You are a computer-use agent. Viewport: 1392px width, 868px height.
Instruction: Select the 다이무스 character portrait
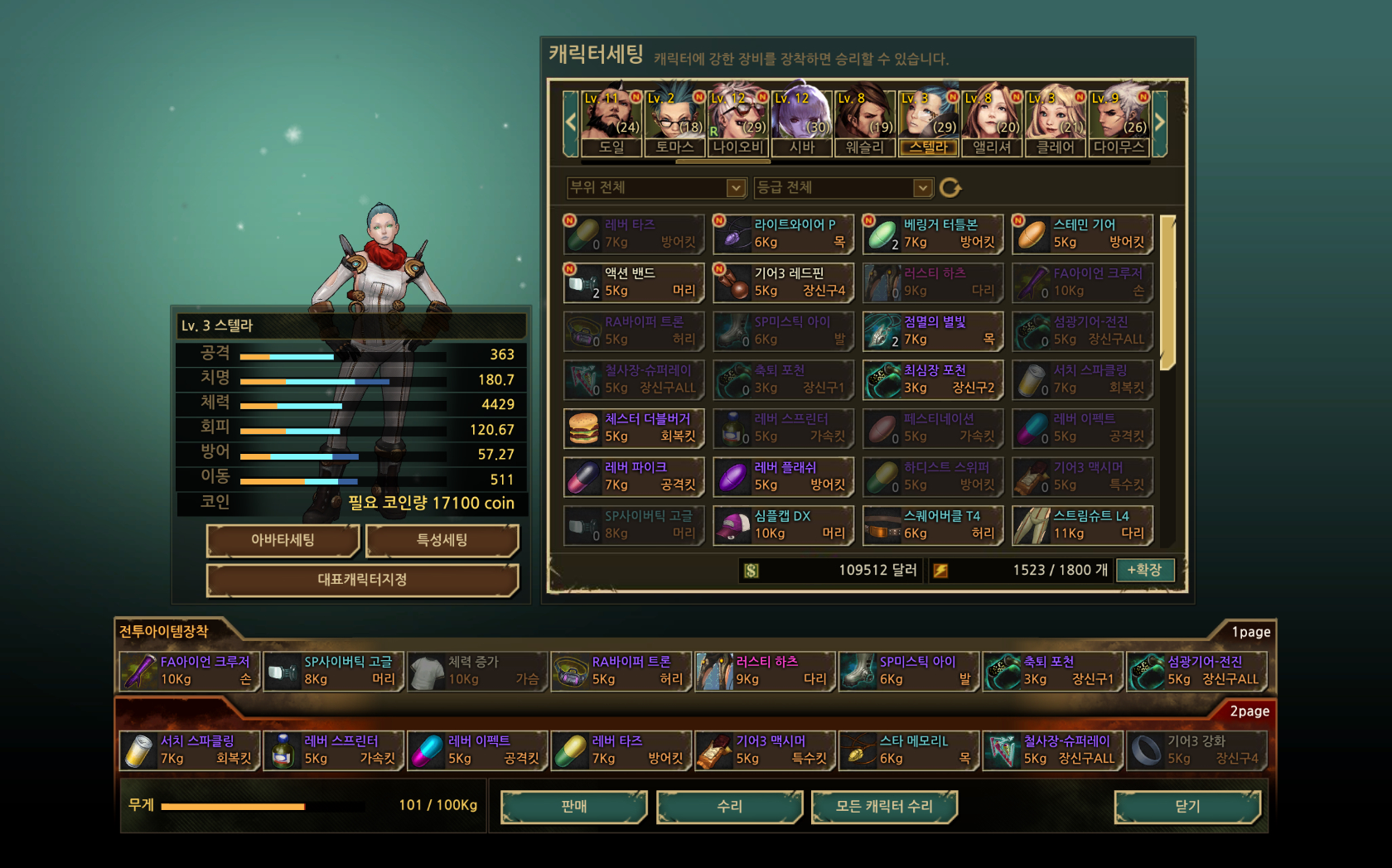[1118, 121]
